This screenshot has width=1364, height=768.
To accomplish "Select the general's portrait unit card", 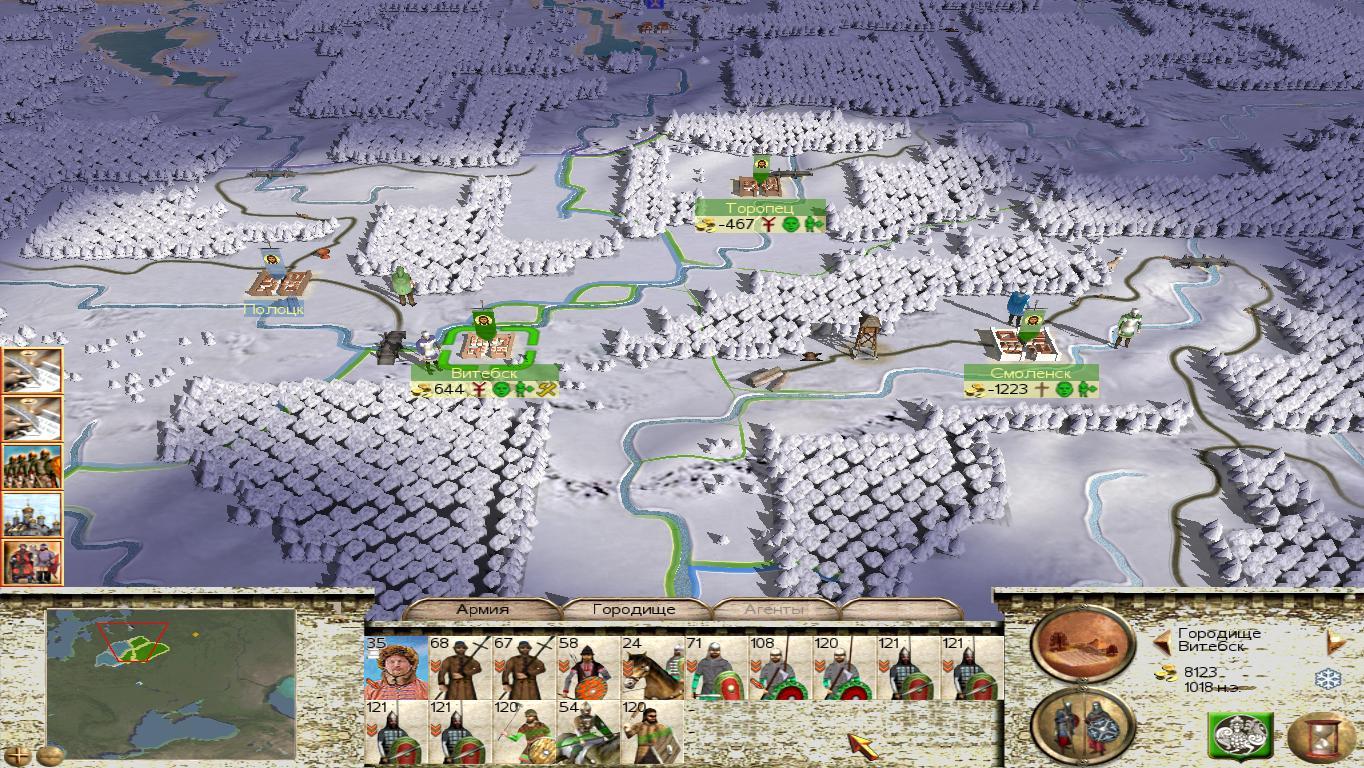I will click(x=396, y=668).
